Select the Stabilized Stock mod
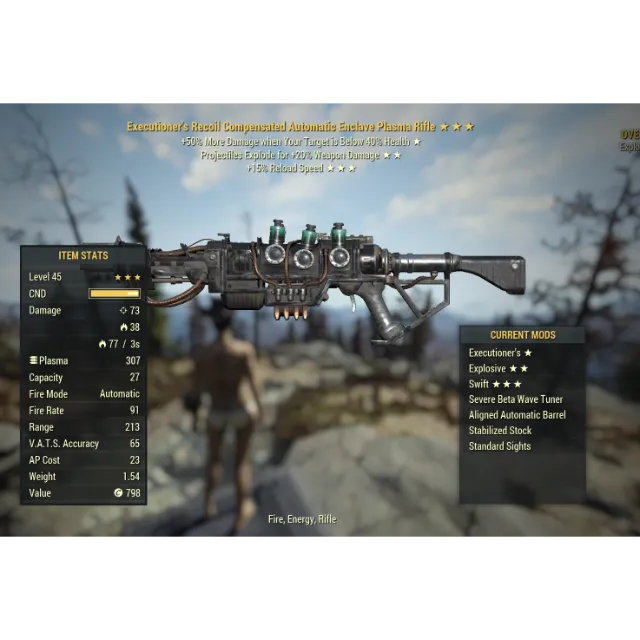This screenshot has width=640, height=640. 500,431
